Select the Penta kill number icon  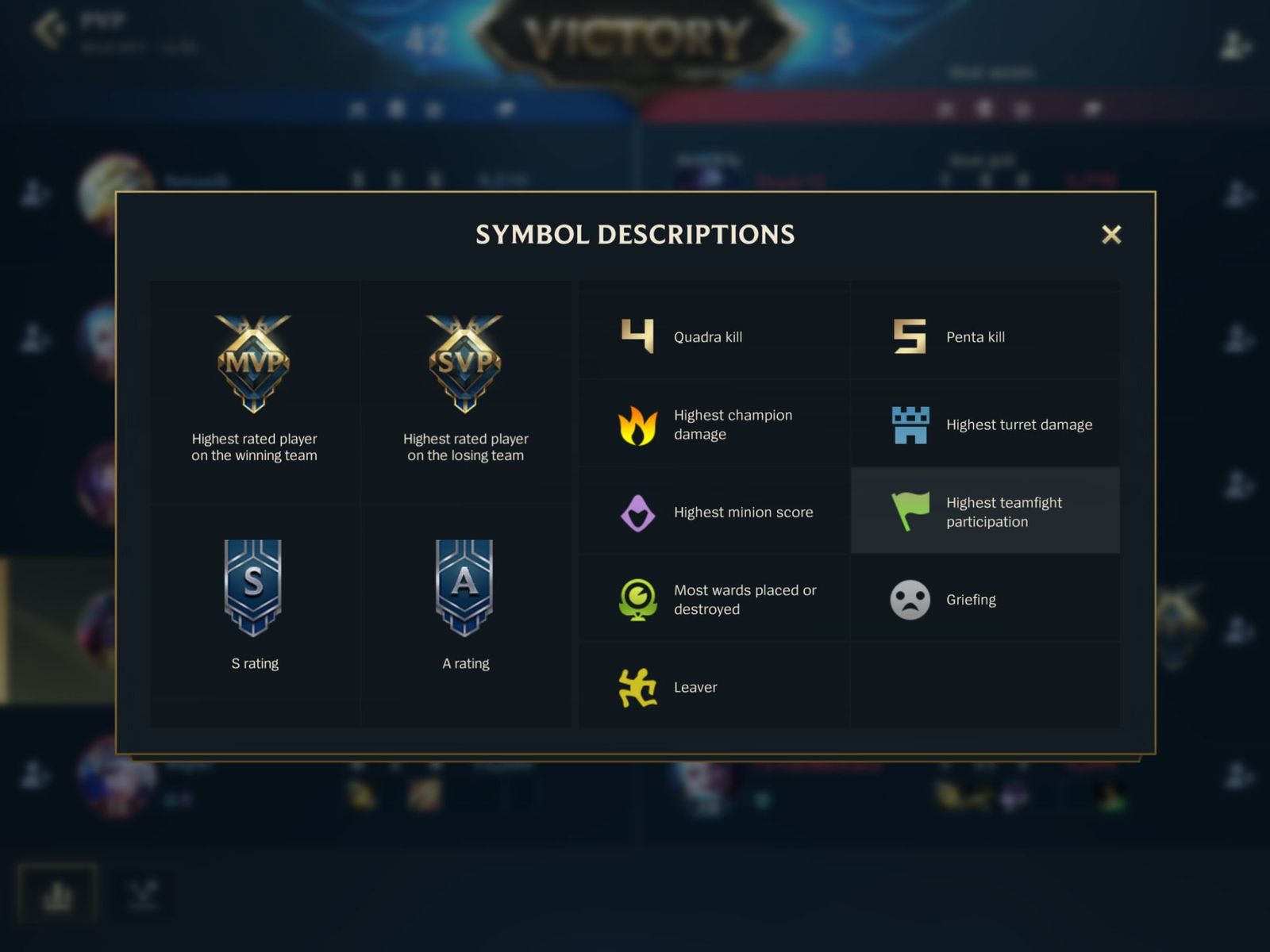pyautogui.click(x=910, y=336)
